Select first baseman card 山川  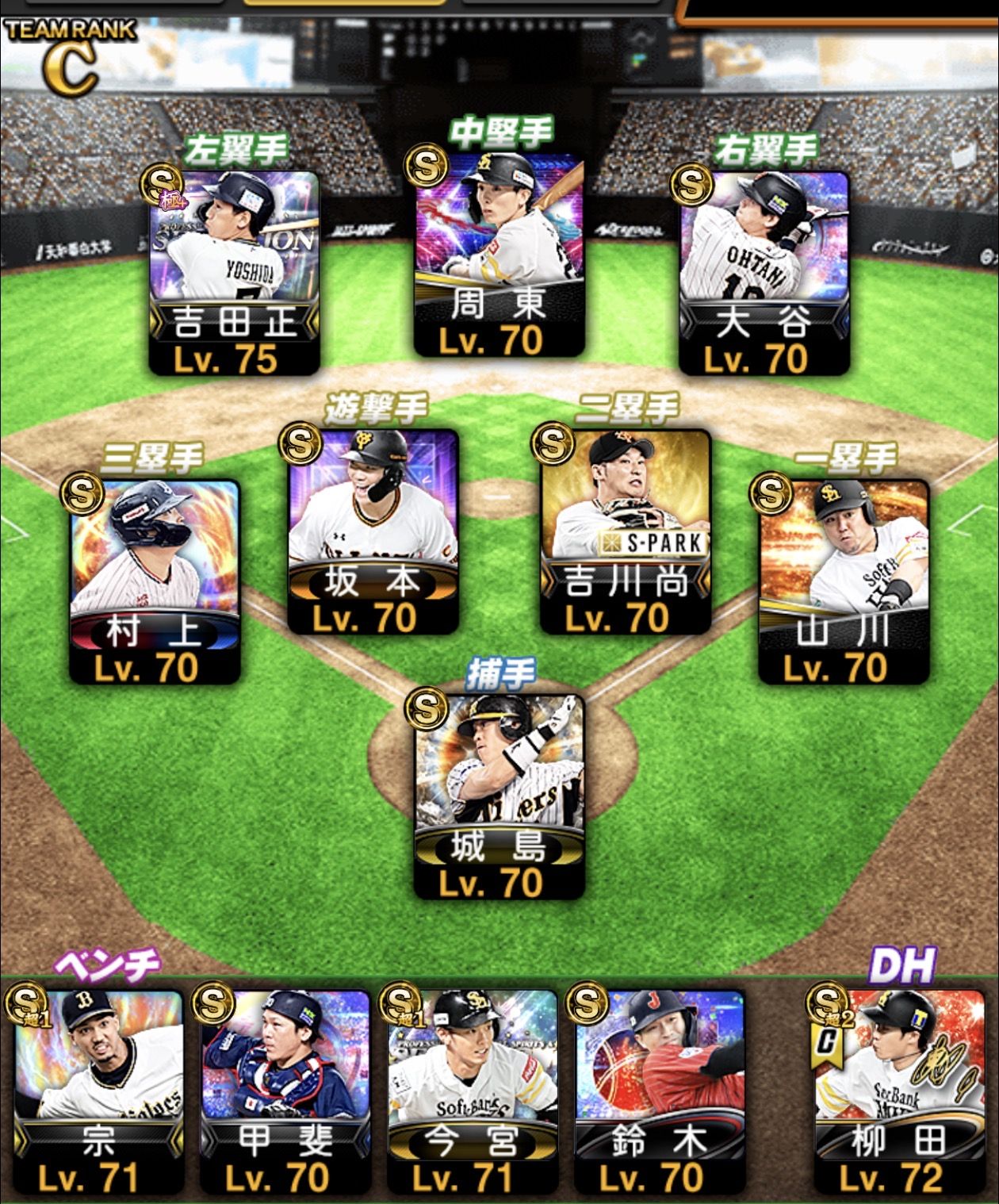tap(843, 581)
